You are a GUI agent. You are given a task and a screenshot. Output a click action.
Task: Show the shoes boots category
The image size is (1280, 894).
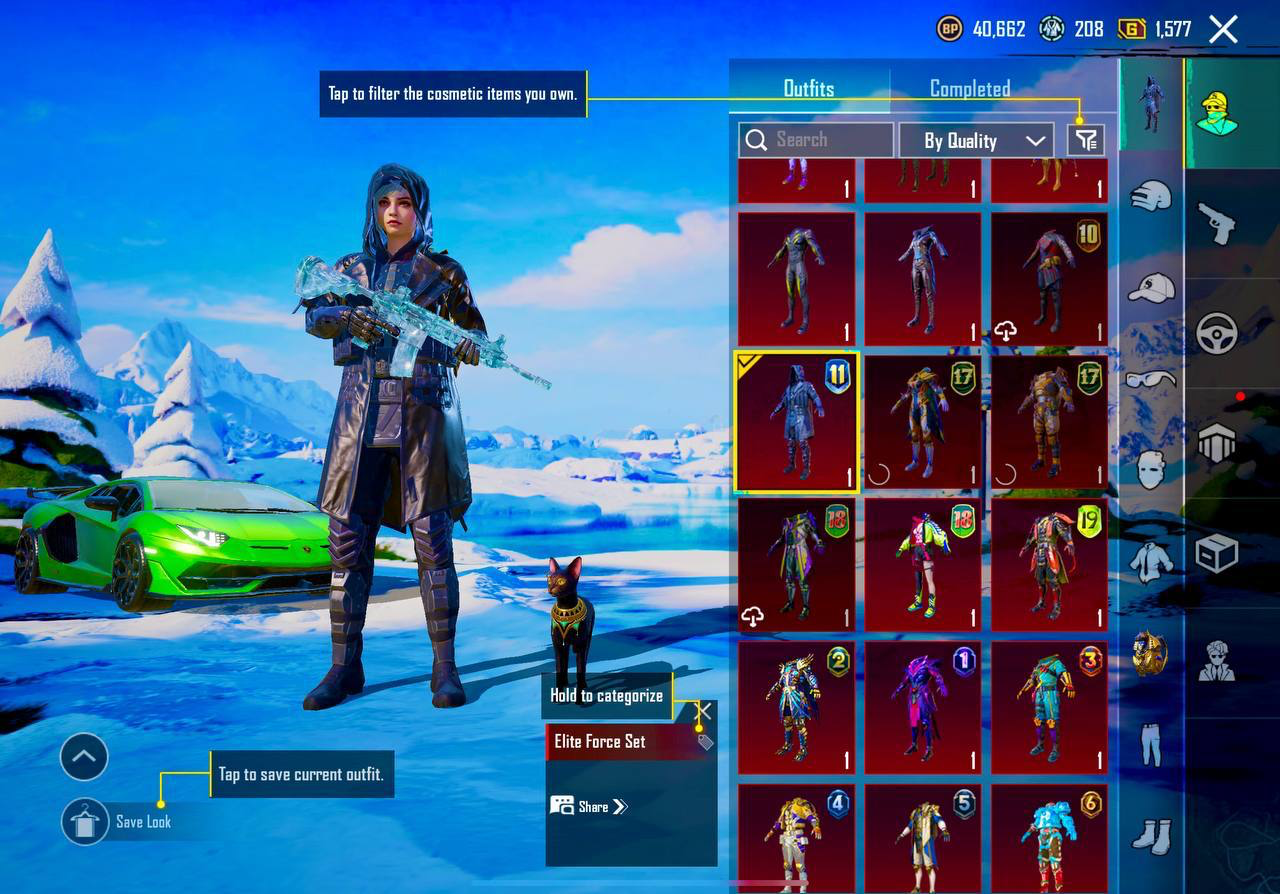[1151, 835]
